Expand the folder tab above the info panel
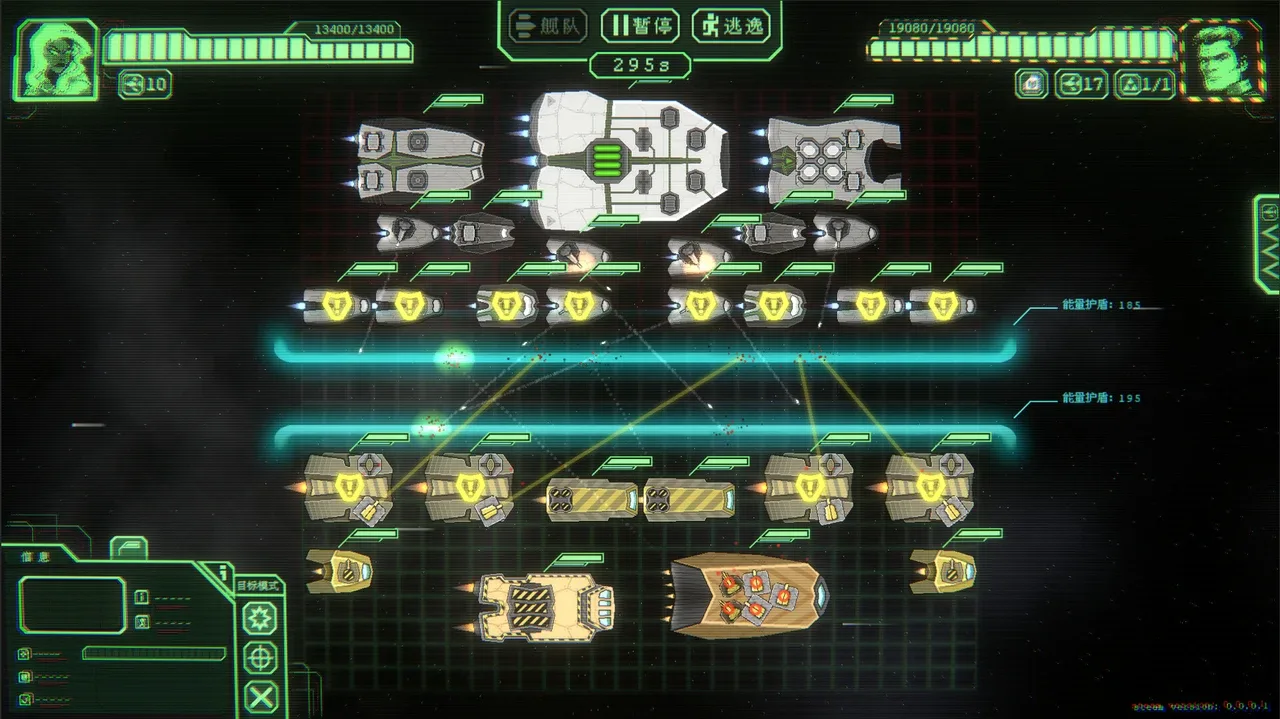The height and width of the screenshot is (719, 1280). click(128, 547)
